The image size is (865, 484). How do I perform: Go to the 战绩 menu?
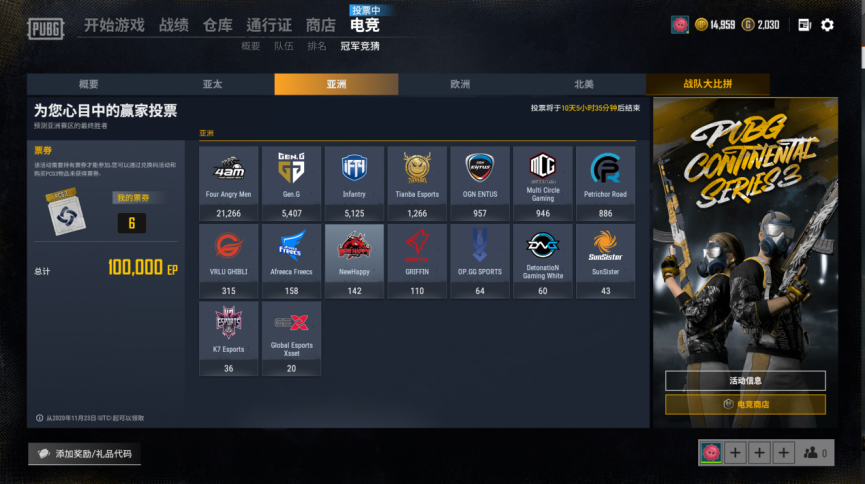[173, 25]
